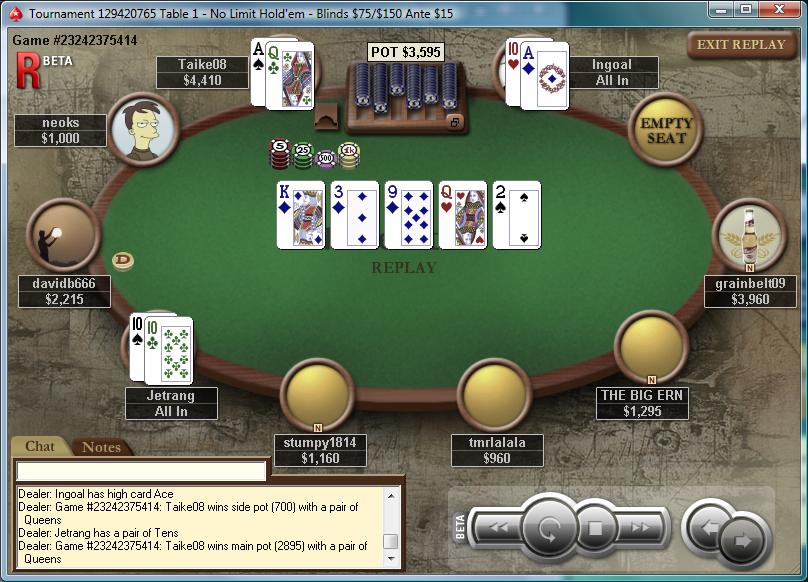Restart the replay with the circular arrow
808x582 pixels.
coord(548,527)
